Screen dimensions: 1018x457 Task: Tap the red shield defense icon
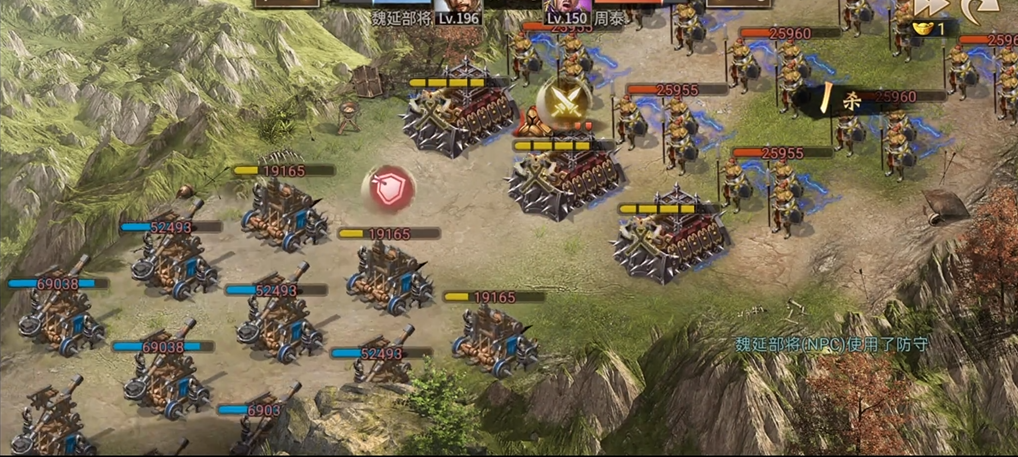tap(389, 188)
